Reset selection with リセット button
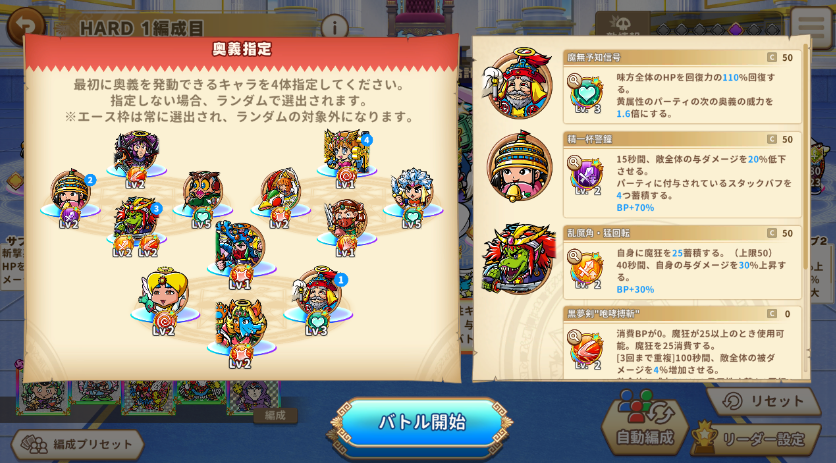 tap(765, 401)
